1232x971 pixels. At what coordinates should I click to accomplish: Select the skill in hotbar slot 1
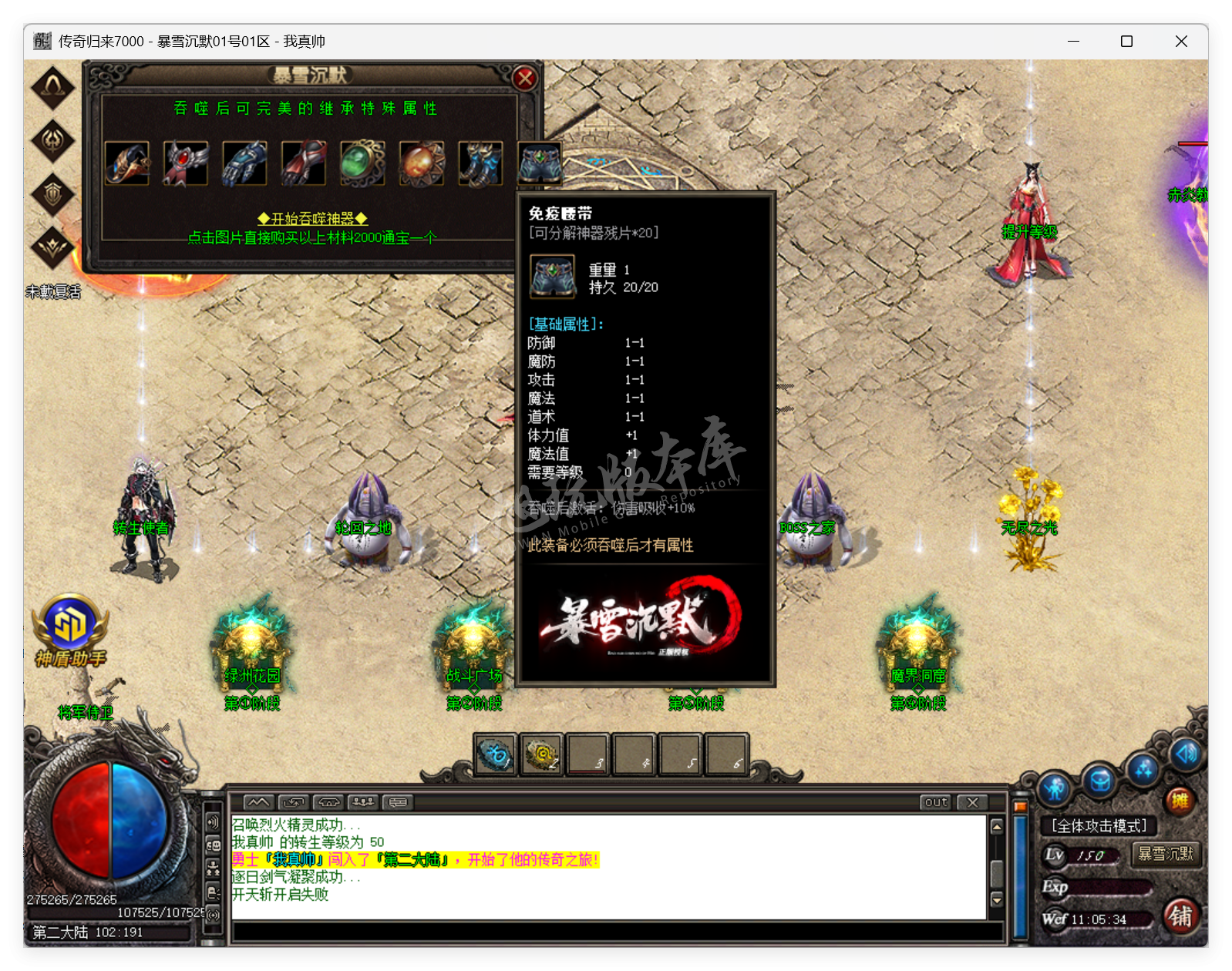point(496,756)
